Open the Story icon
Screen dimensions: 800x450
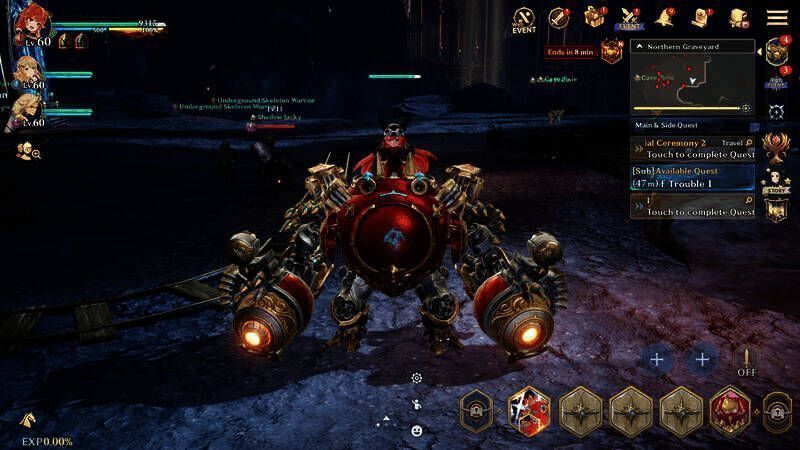tap(776, 181)
